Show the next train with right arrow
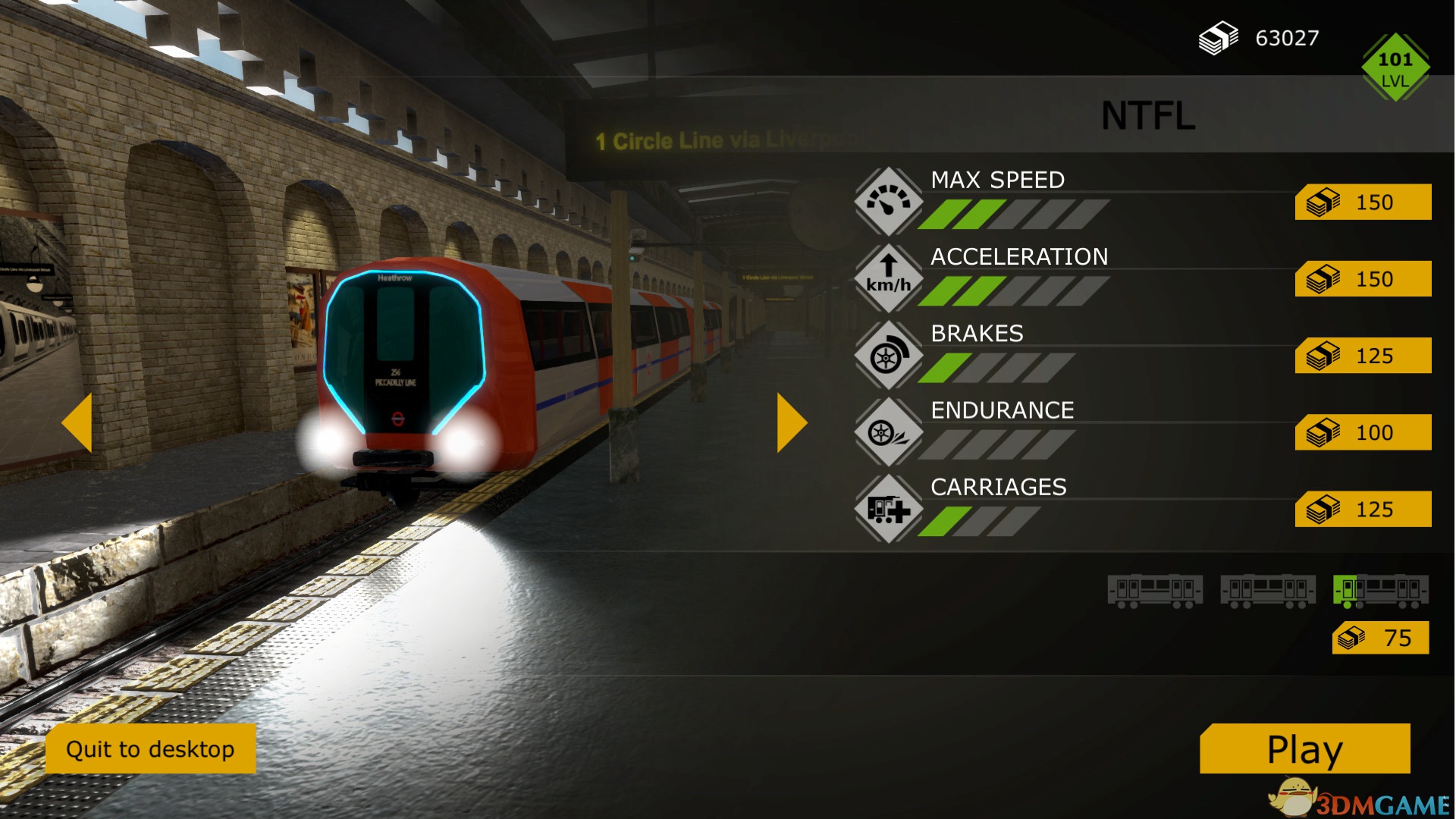Screen dimensions: 1456x819 [791, 422]
